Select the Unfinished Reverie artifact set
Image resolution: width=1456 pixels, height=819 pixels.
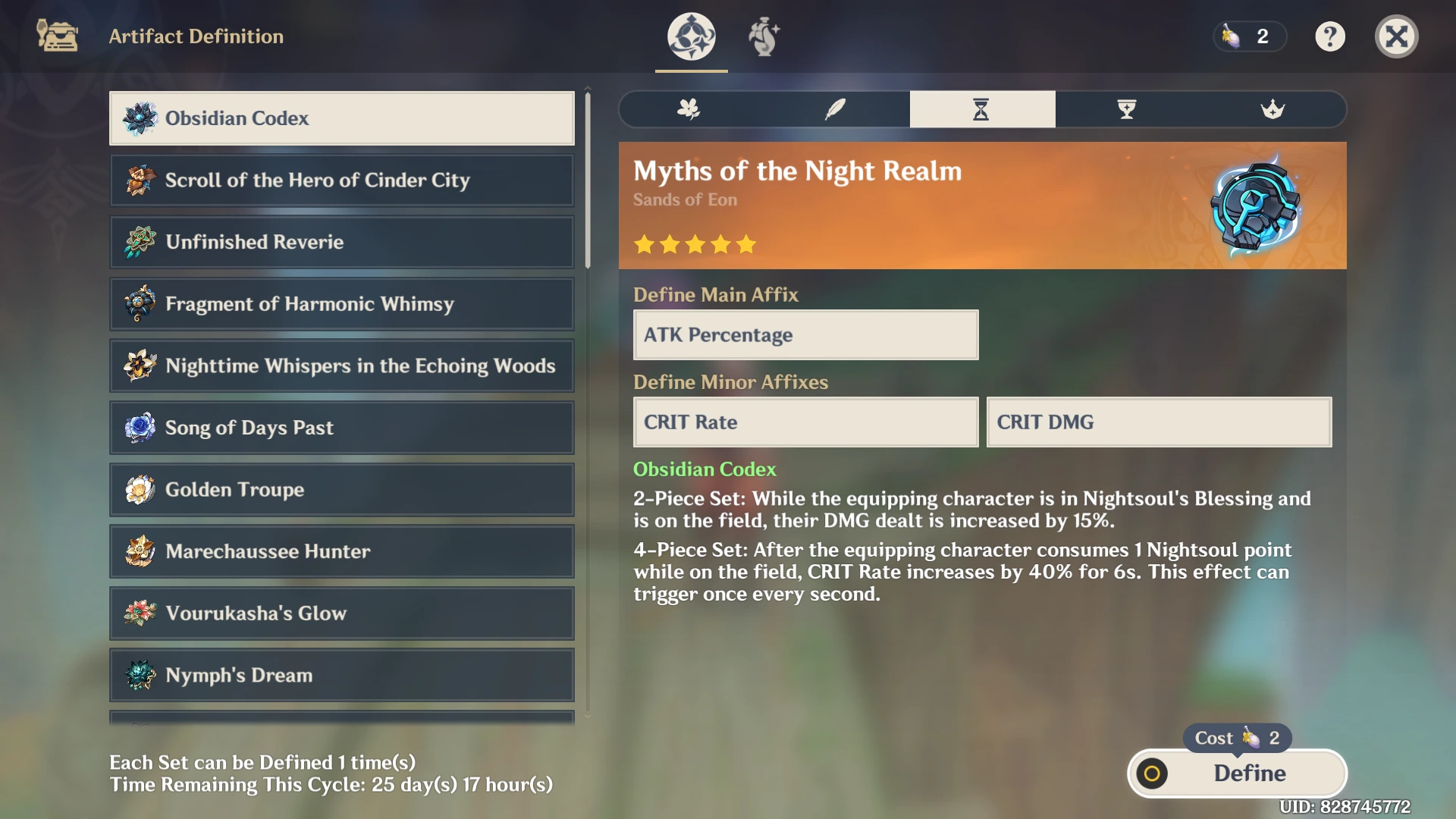(341, 242)
